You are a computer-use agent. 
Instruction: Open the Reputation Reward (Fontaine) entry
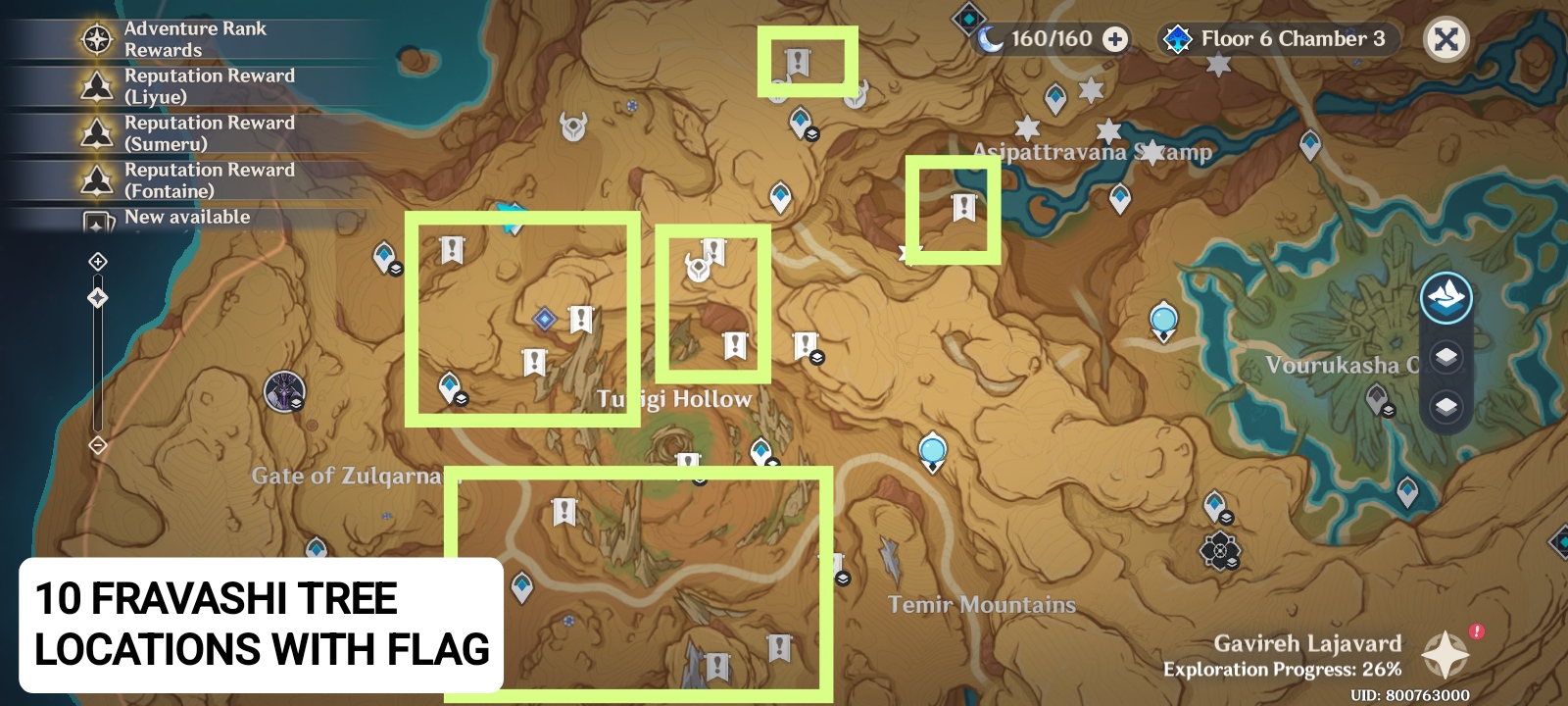[96, 179]
